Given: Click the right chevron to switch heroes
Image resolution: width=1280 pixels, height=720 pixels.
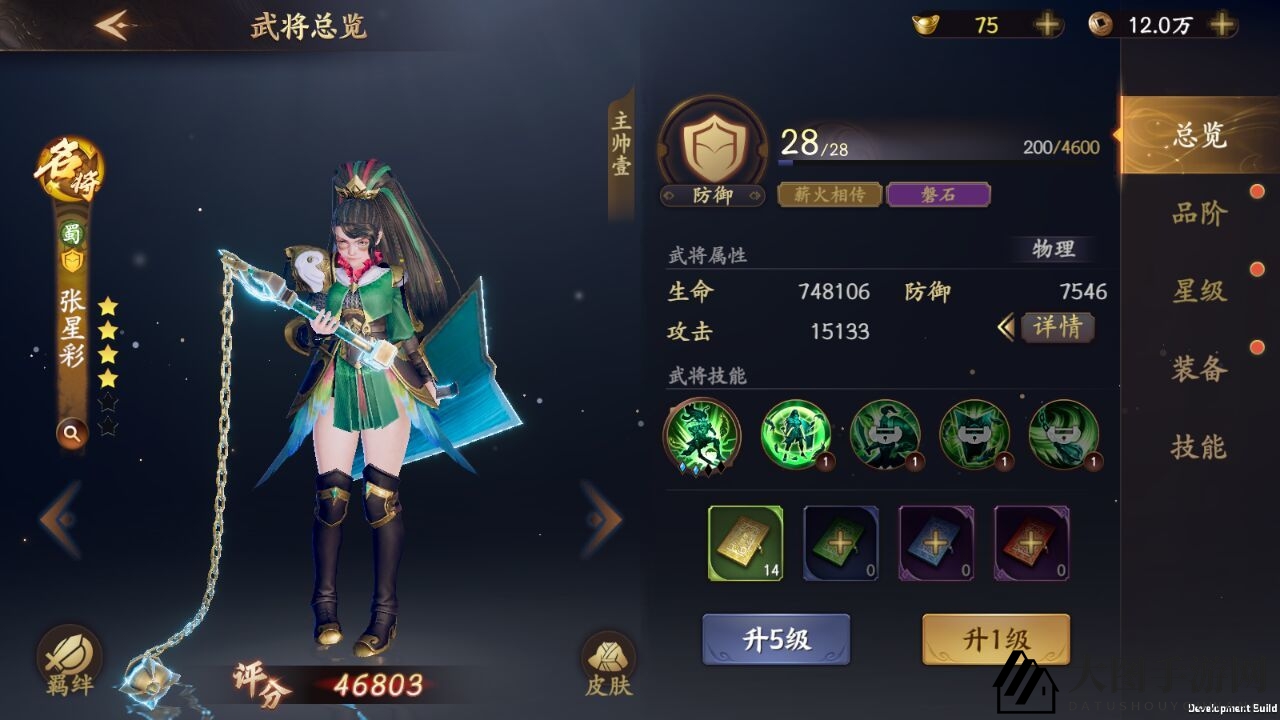Looking at the screenshot, I should pos(601,518).
